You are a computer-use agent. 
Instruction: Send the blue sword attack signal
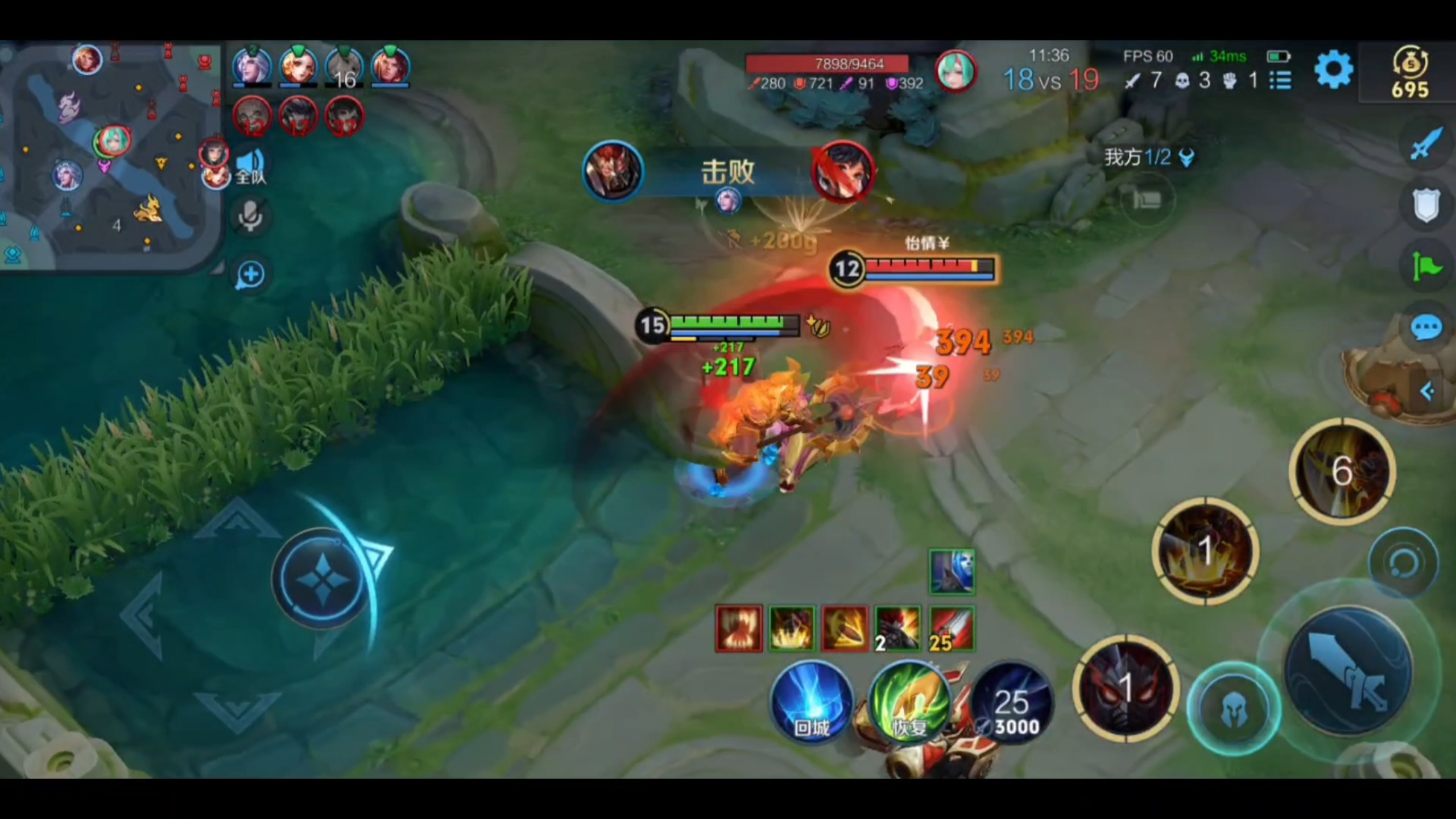[1426, 144]
